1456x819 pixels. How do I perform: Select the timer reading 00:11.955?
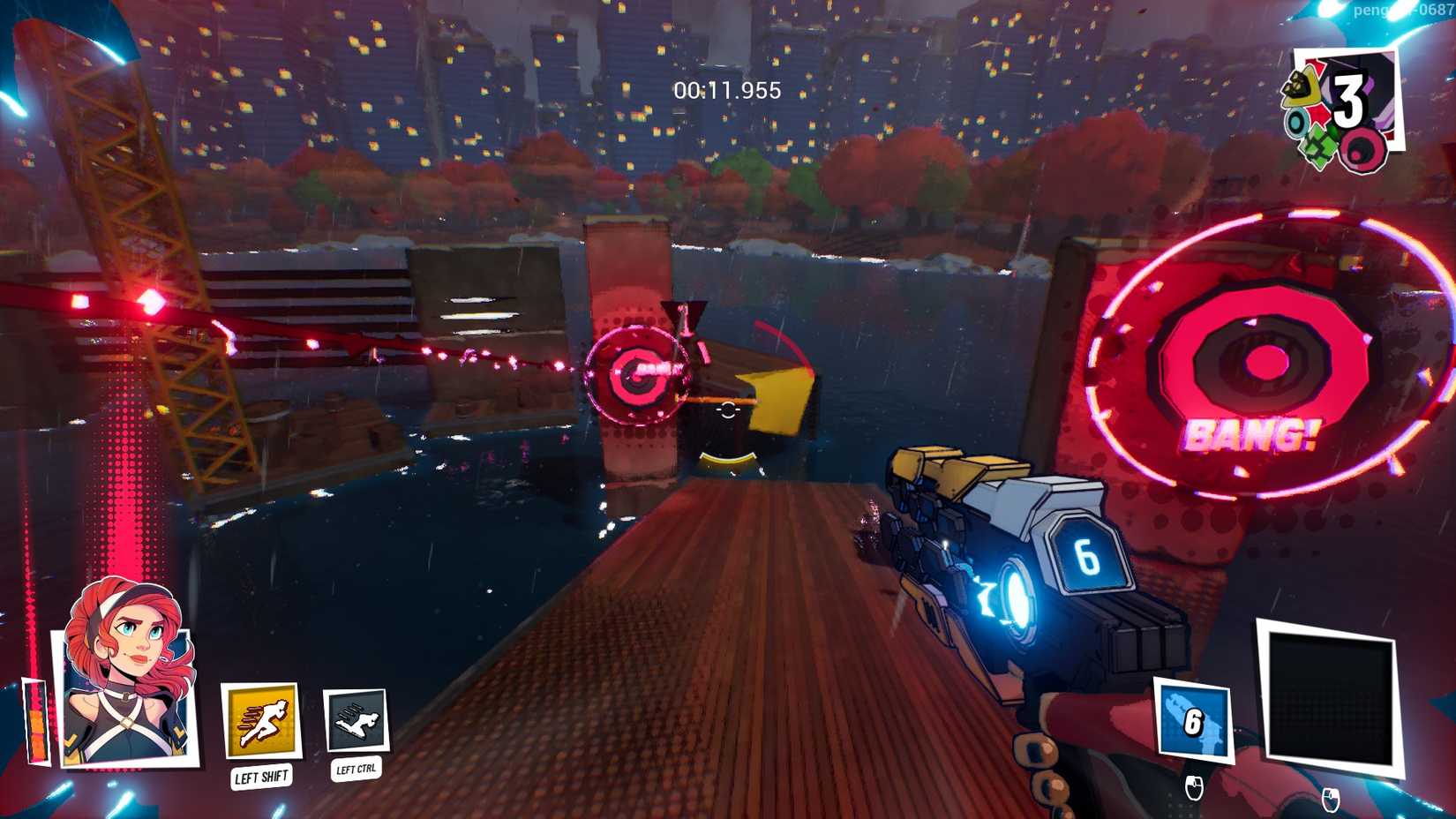click(x=726, y=87)
